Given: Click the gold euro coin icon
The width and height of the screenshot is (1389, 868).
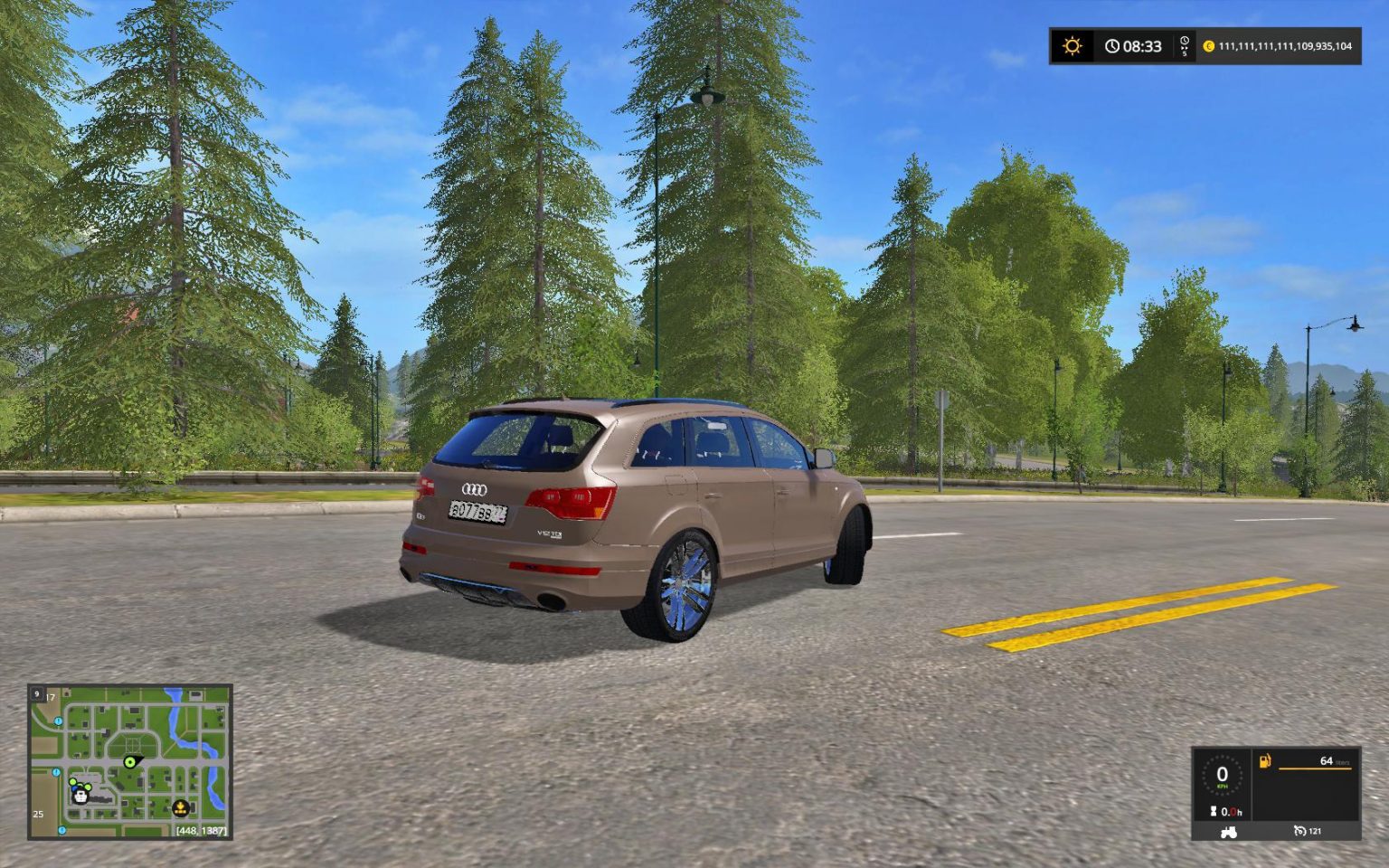Looking at the screenshot, I should pyautogui.click(x=1208, y=46).
